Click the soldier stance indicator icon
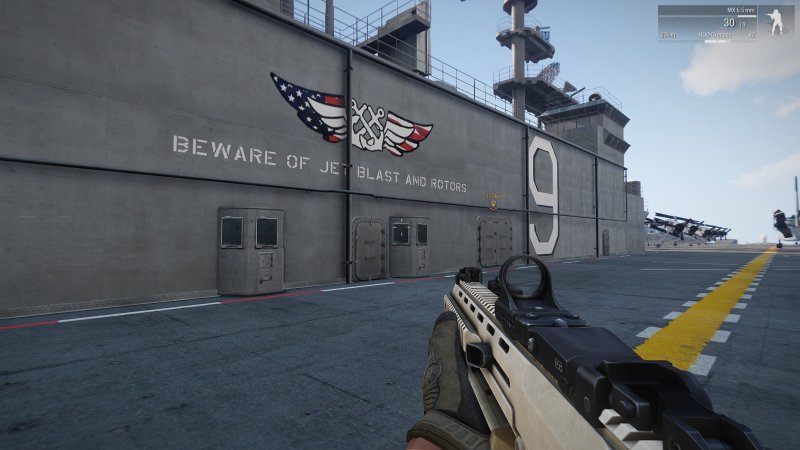This screenshot has width=800, height=450. pyautogui.click(x=777, y=23)
